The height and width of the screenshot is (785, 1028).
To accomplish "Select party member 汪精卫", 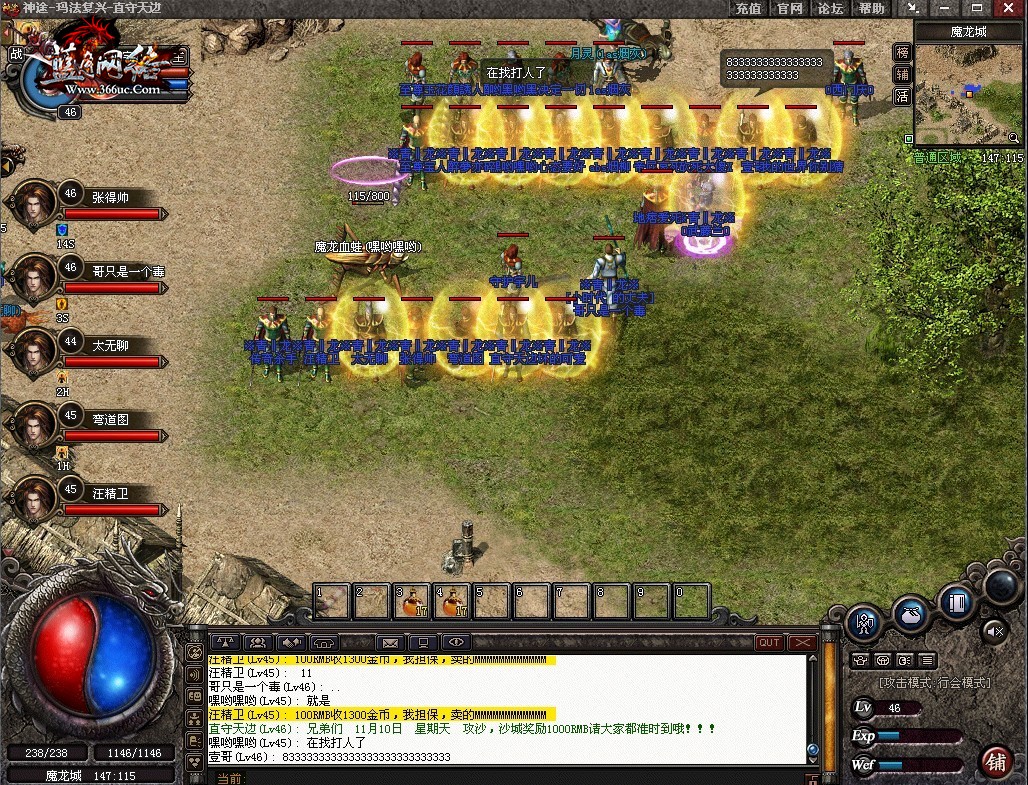I will (110, 494).
